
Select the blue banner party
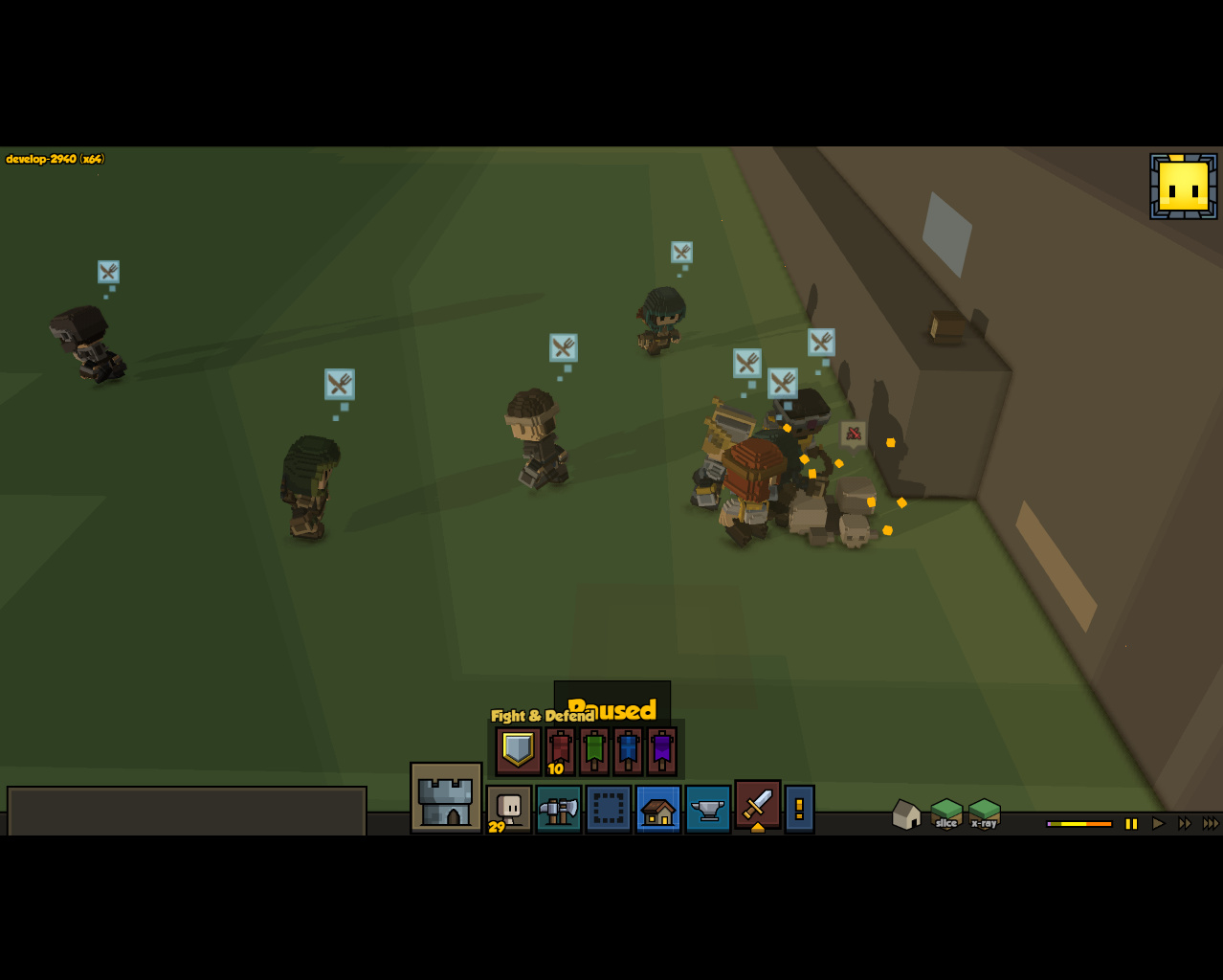click(628, 750)
